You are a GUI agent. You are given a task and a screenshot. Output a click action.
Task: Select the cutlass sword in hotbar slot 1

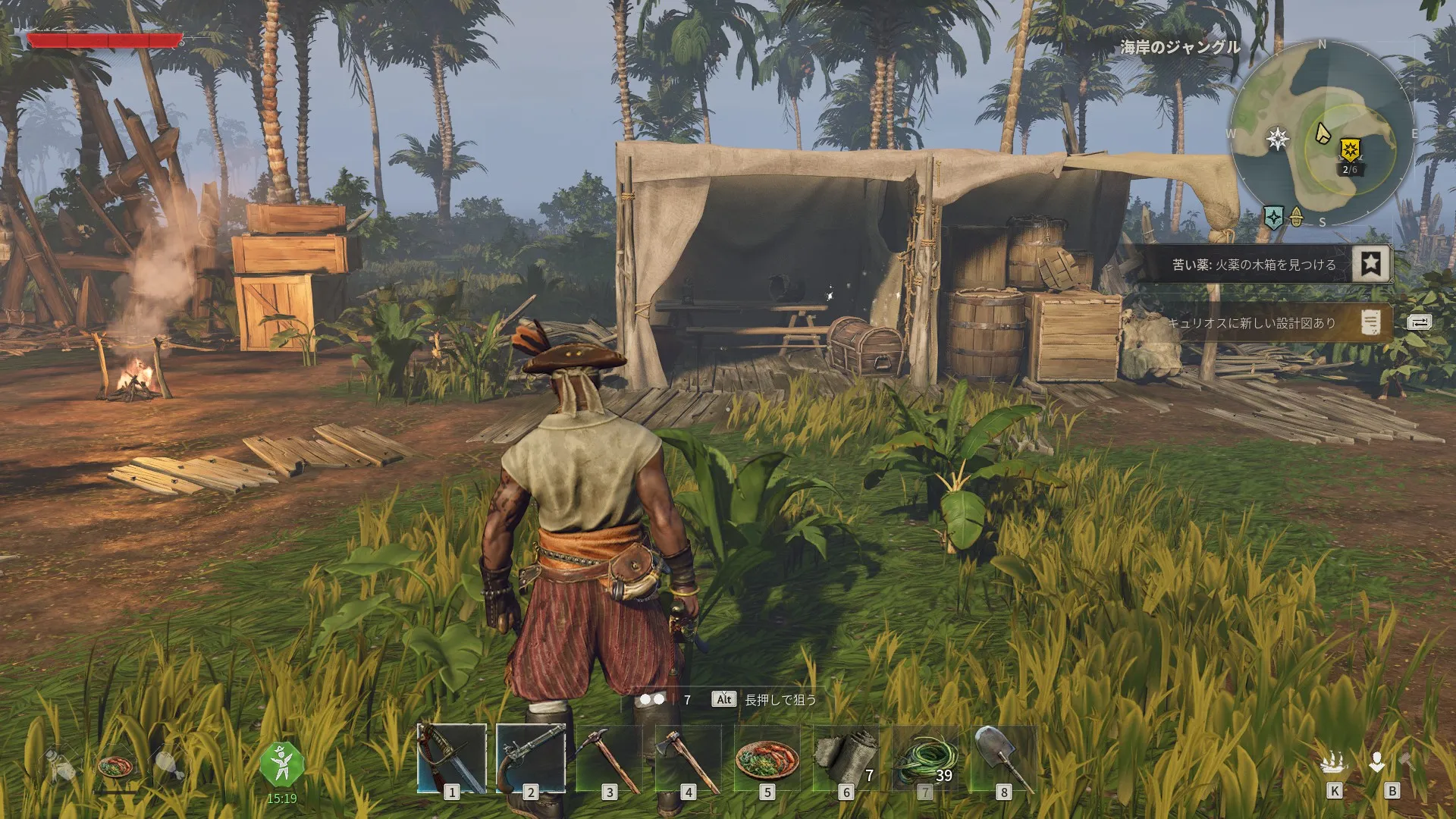click(452, 758)
